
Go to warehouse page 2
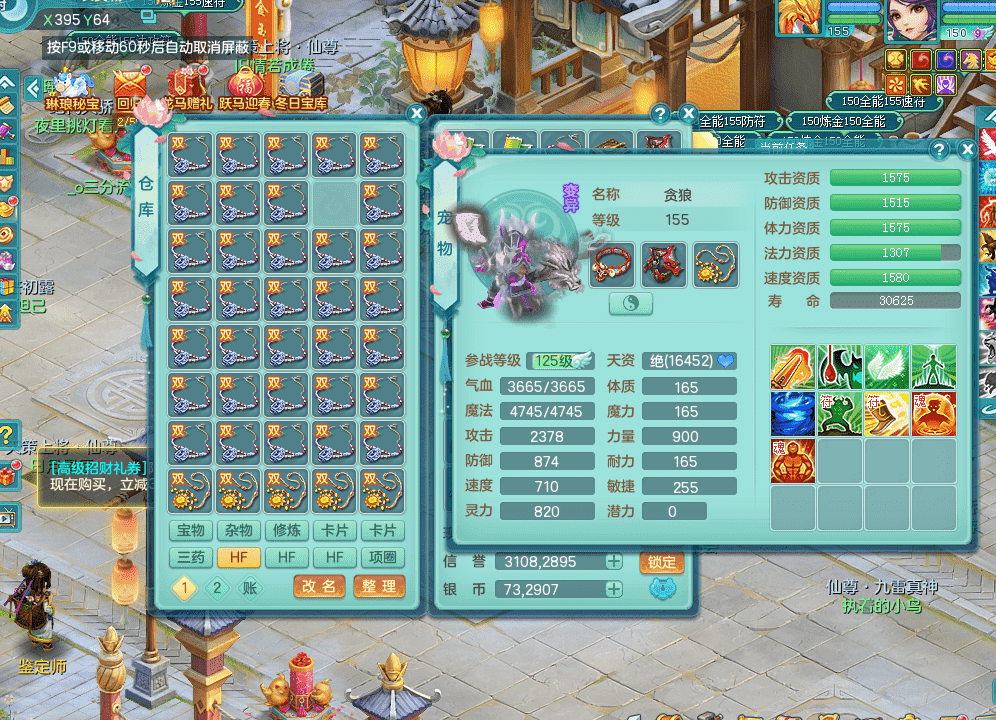[217, 588]
